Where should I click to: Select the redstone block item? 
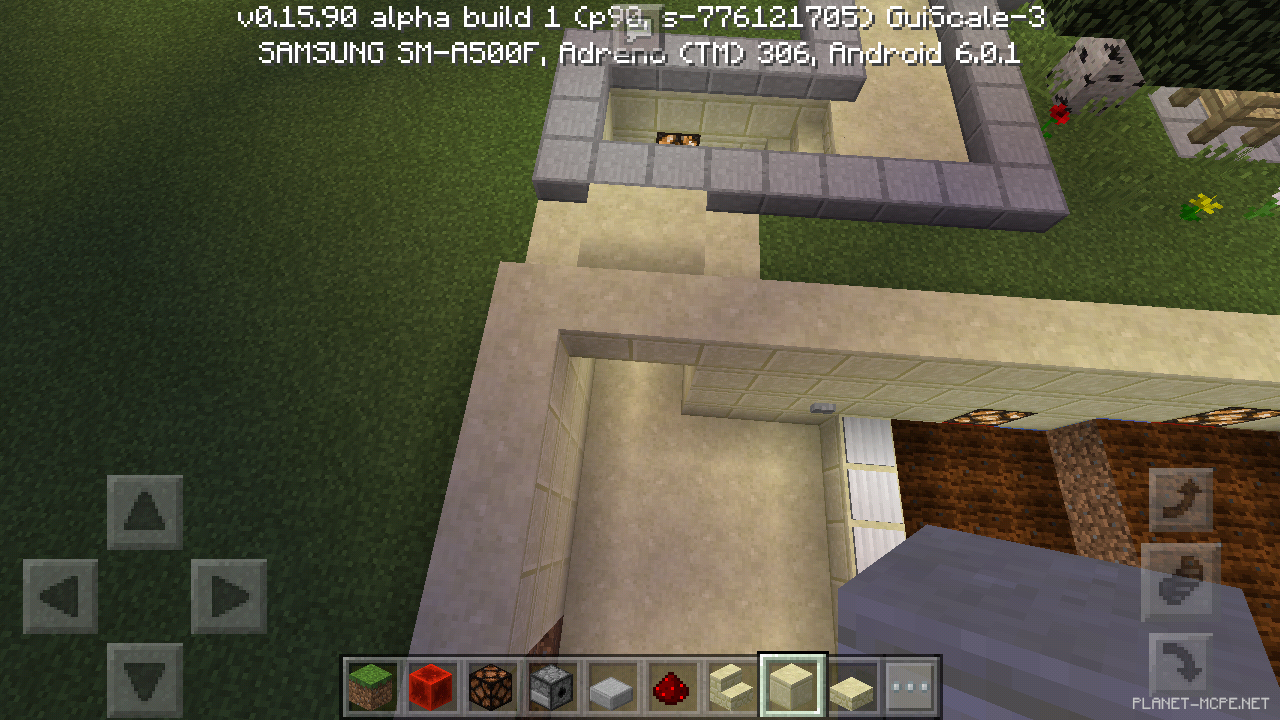pos(431,686)
